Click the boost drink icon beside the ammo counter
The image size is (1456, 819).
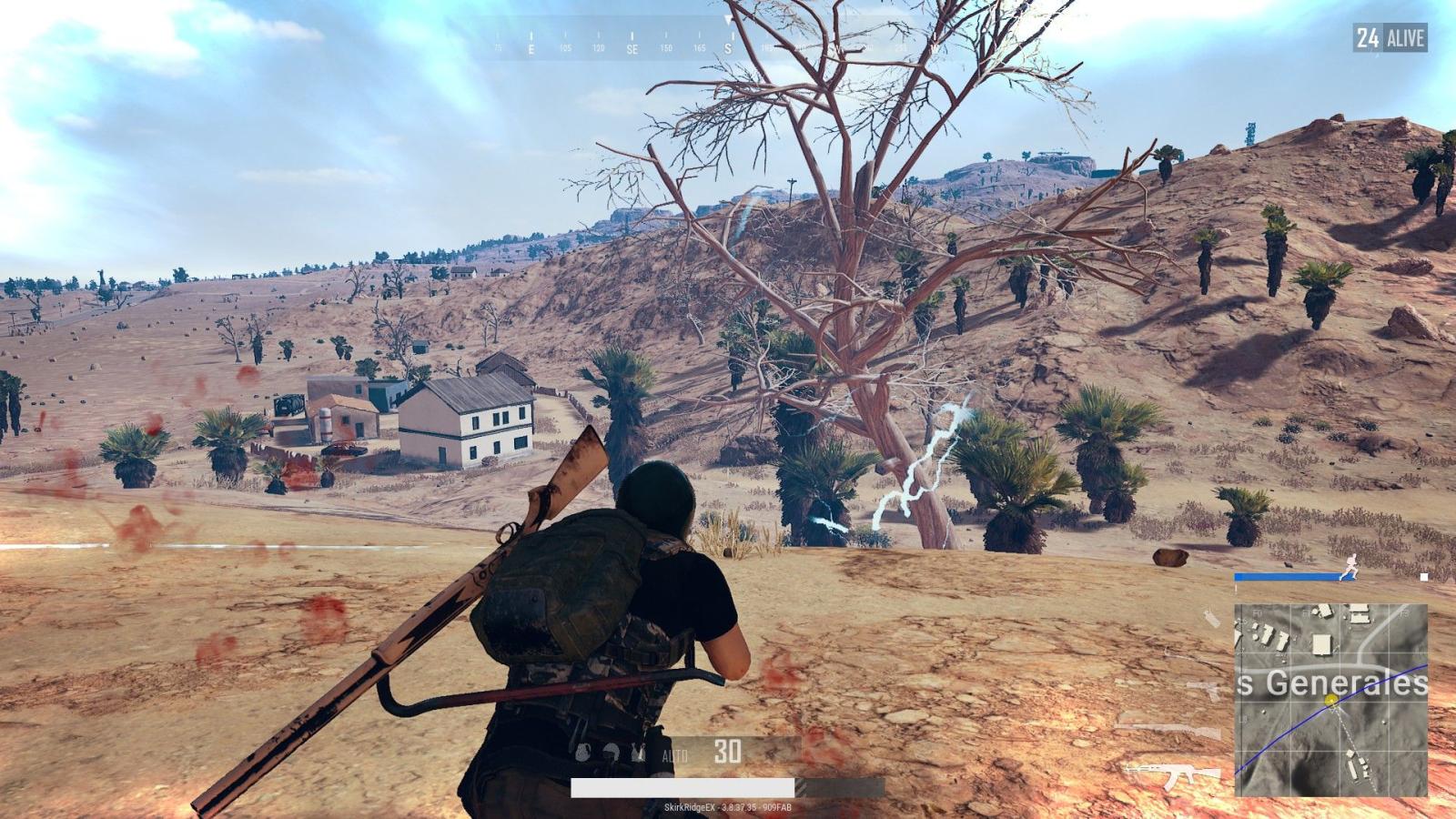639,752
